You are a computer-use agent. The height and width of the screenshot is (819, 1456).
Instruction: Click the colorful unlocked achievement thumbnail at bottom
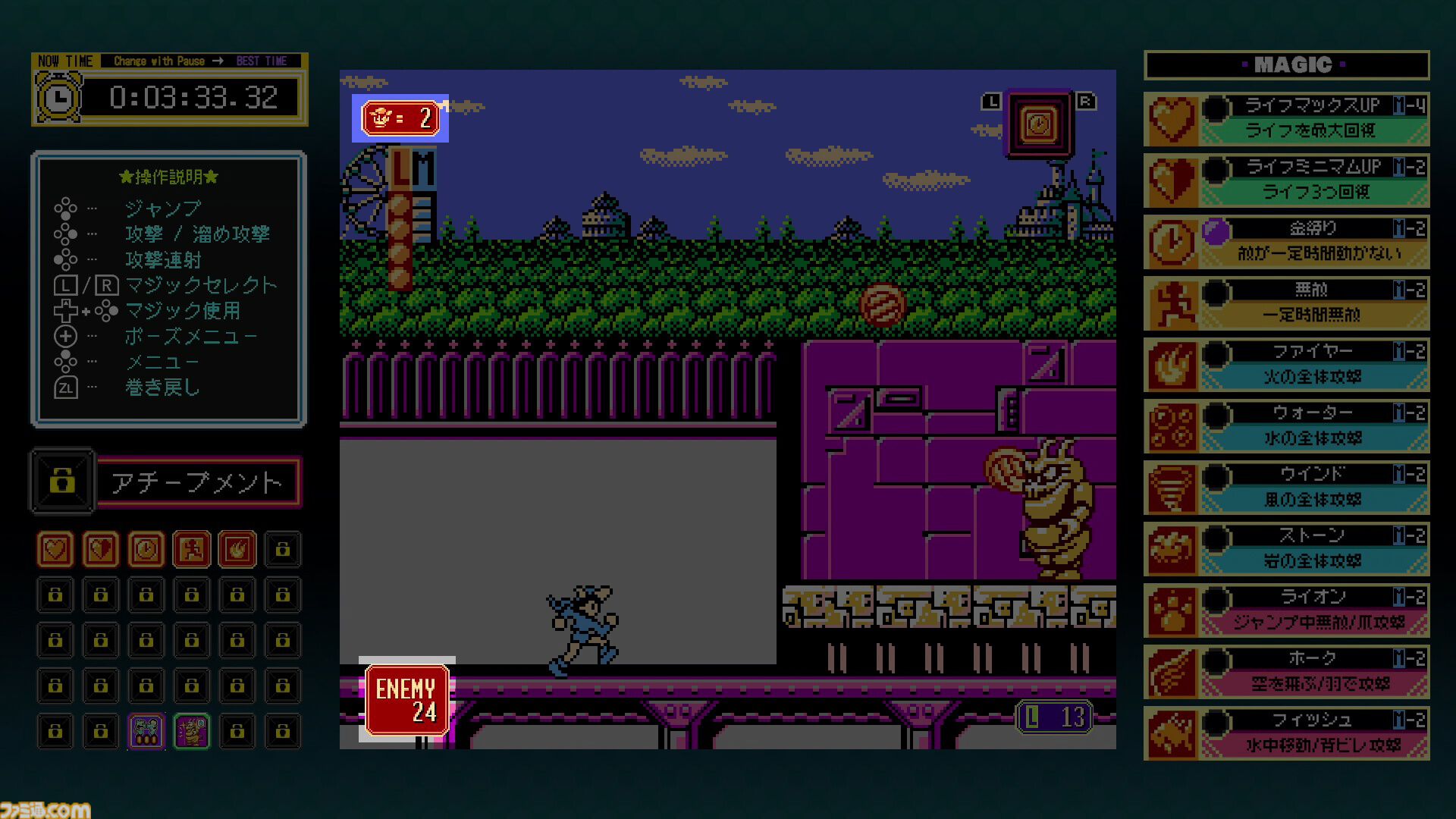[x=146, y=731]
